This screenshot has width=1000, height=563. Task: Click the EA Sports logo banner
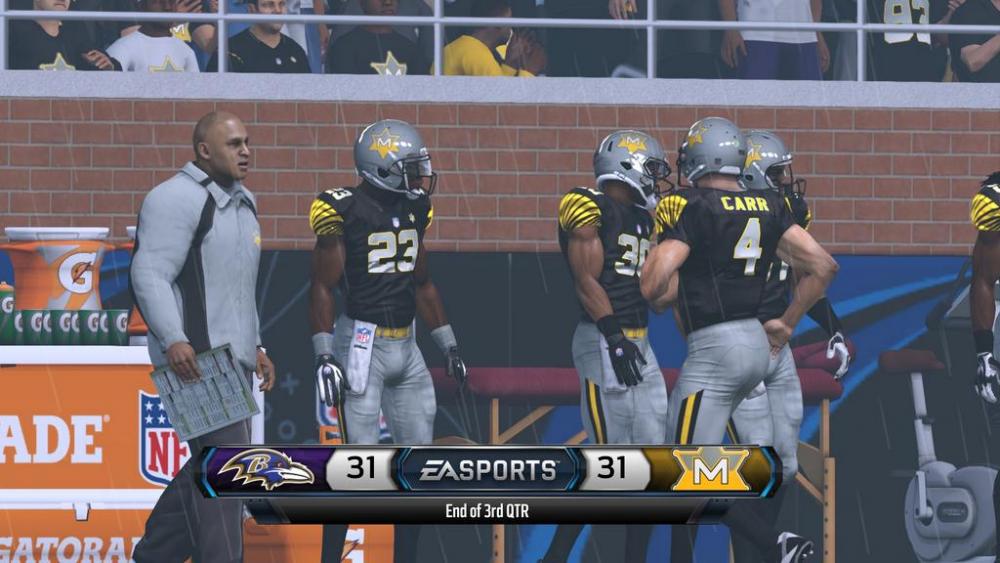(x=488, y=469)
